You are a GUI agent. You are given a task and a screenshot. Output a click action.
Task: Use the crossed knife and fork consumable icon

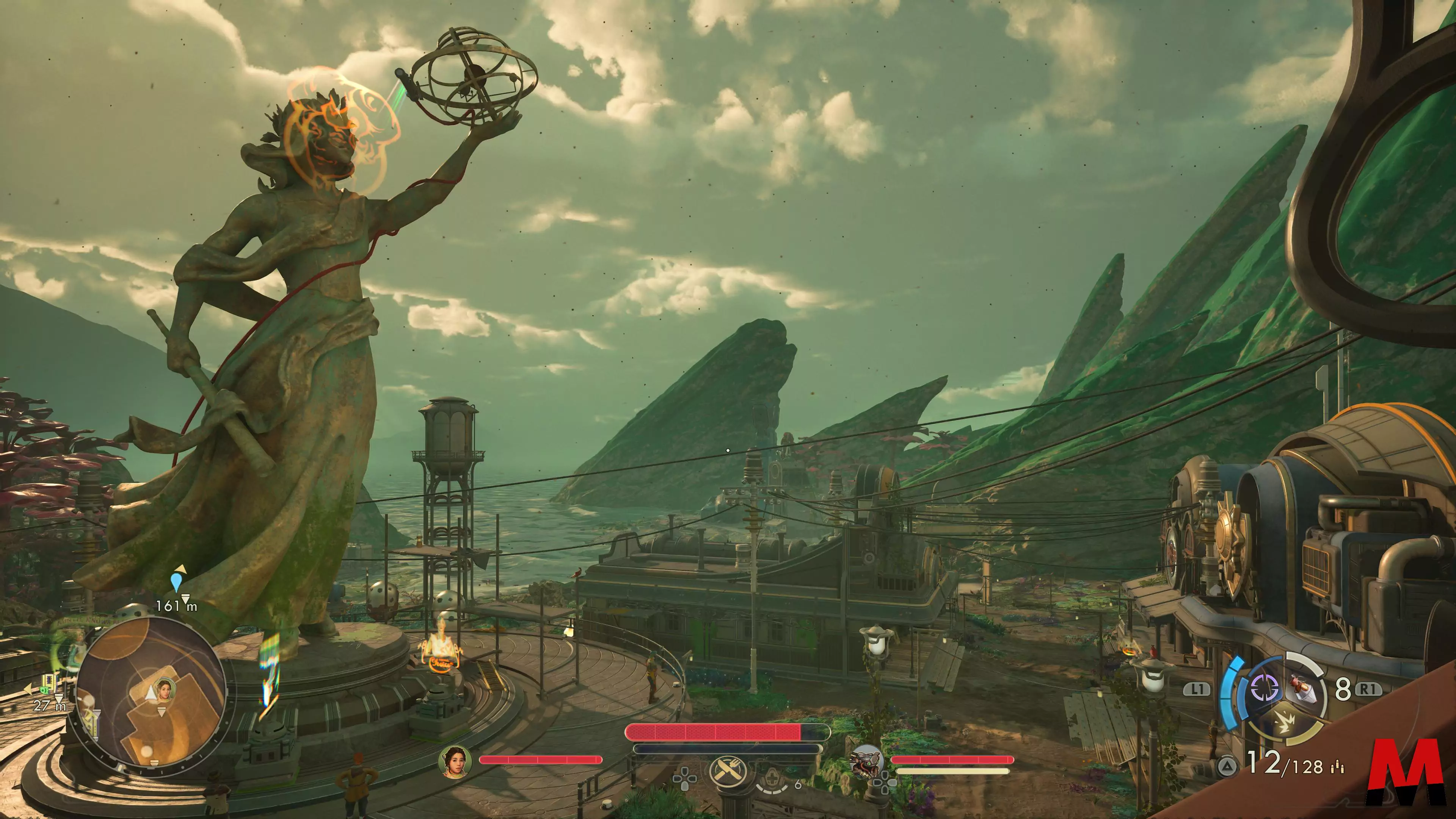coord(728,770)
